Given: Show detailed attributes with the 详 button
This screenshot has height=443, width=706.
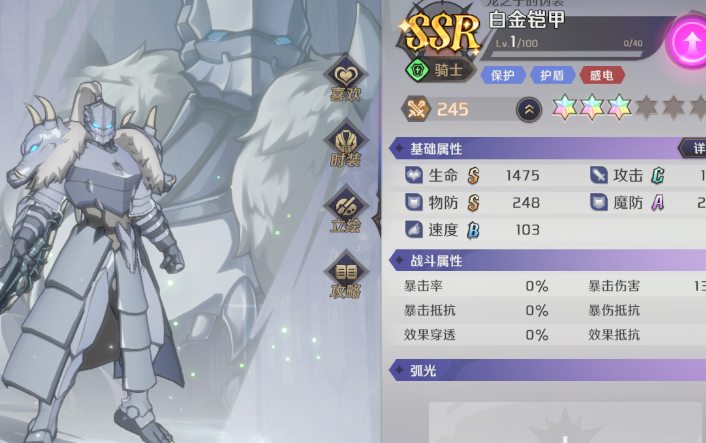Looking at the screenshot, I should (x=695, y=148).
